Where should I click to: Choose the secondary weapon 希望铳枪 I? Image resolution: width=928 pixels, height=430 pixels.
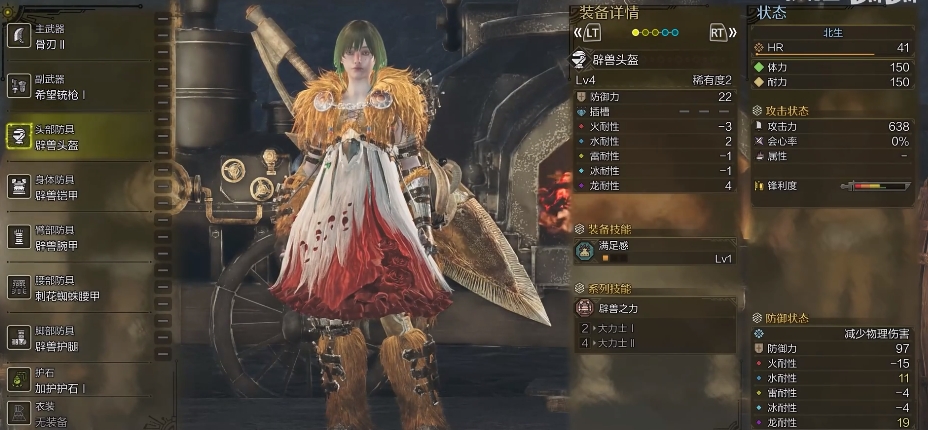[x=80, y=88]
